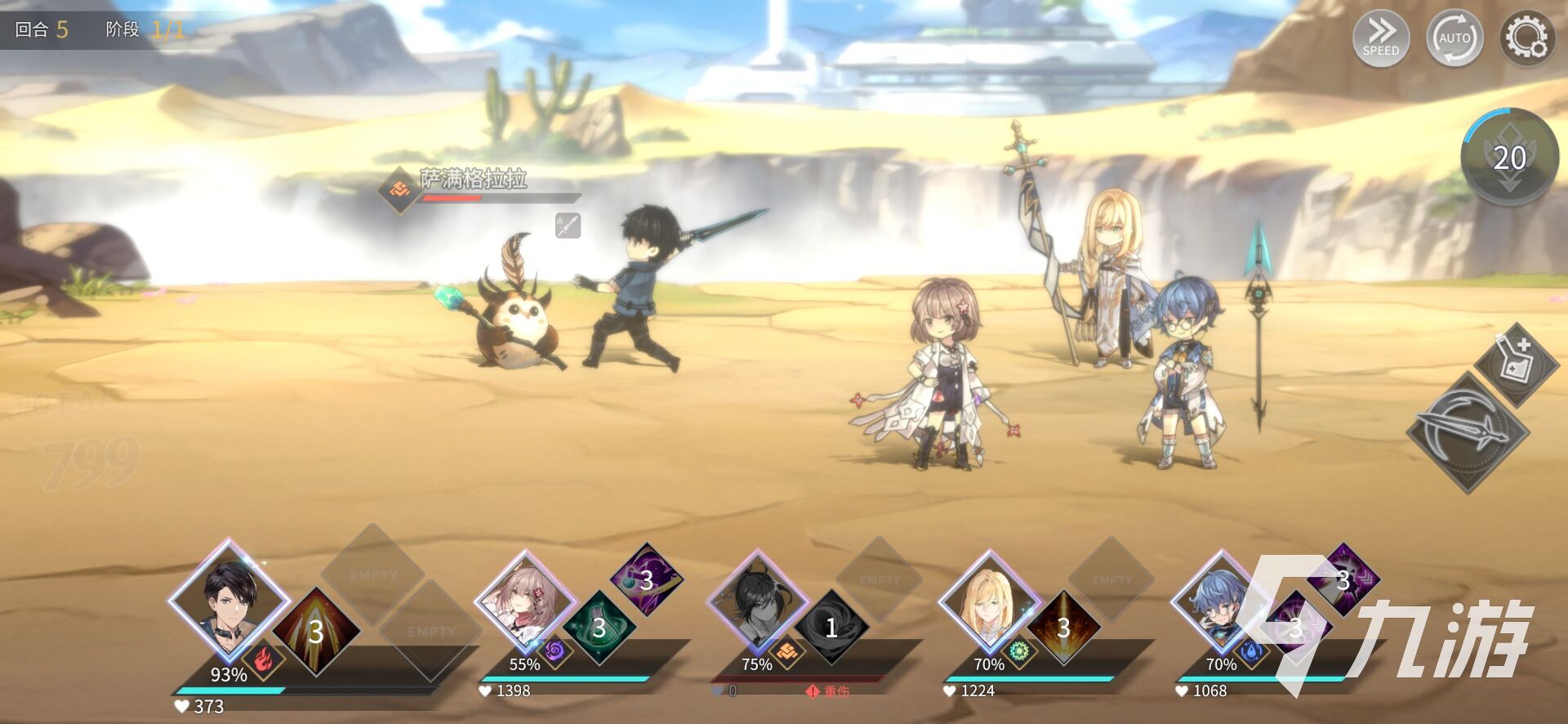
Task: Target the enemy name tag 萨满格拉拉
Action: [473, 179]
